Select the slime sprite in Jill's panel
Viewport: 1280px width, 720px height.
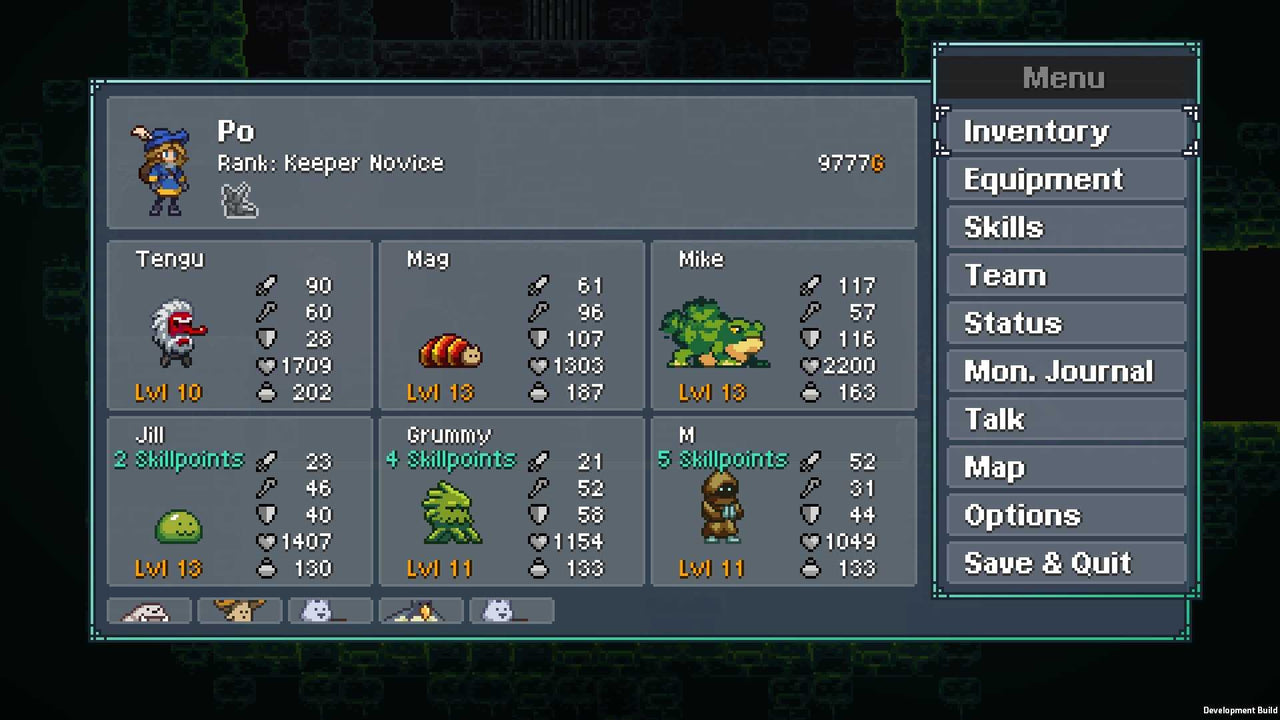[x=179, y=527]
